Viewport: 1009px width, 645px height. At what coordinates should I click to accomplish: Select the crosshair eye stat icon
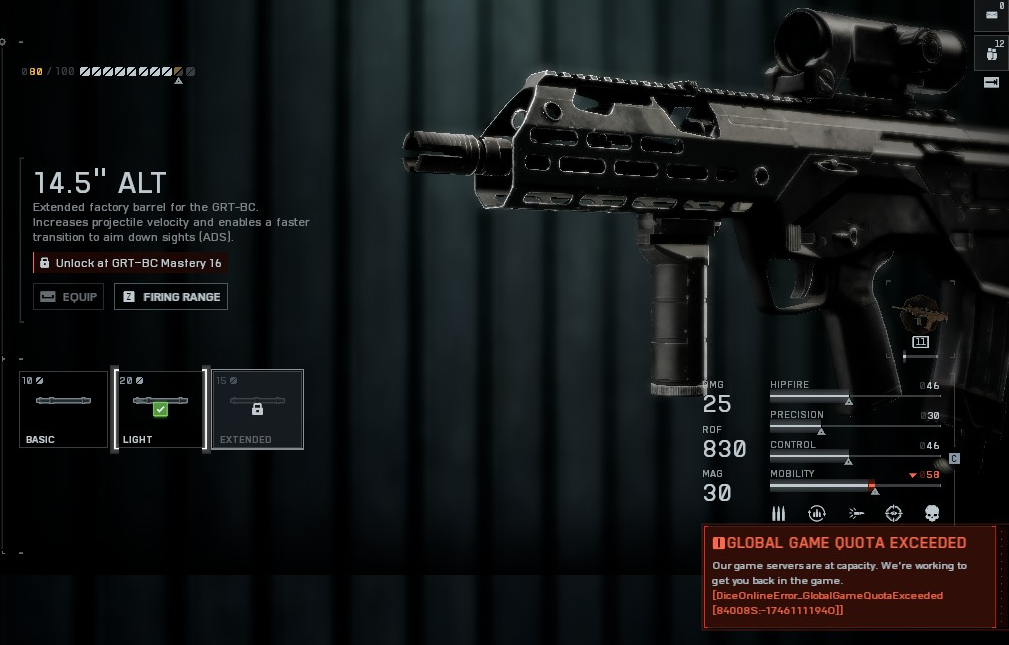(894, 514)
